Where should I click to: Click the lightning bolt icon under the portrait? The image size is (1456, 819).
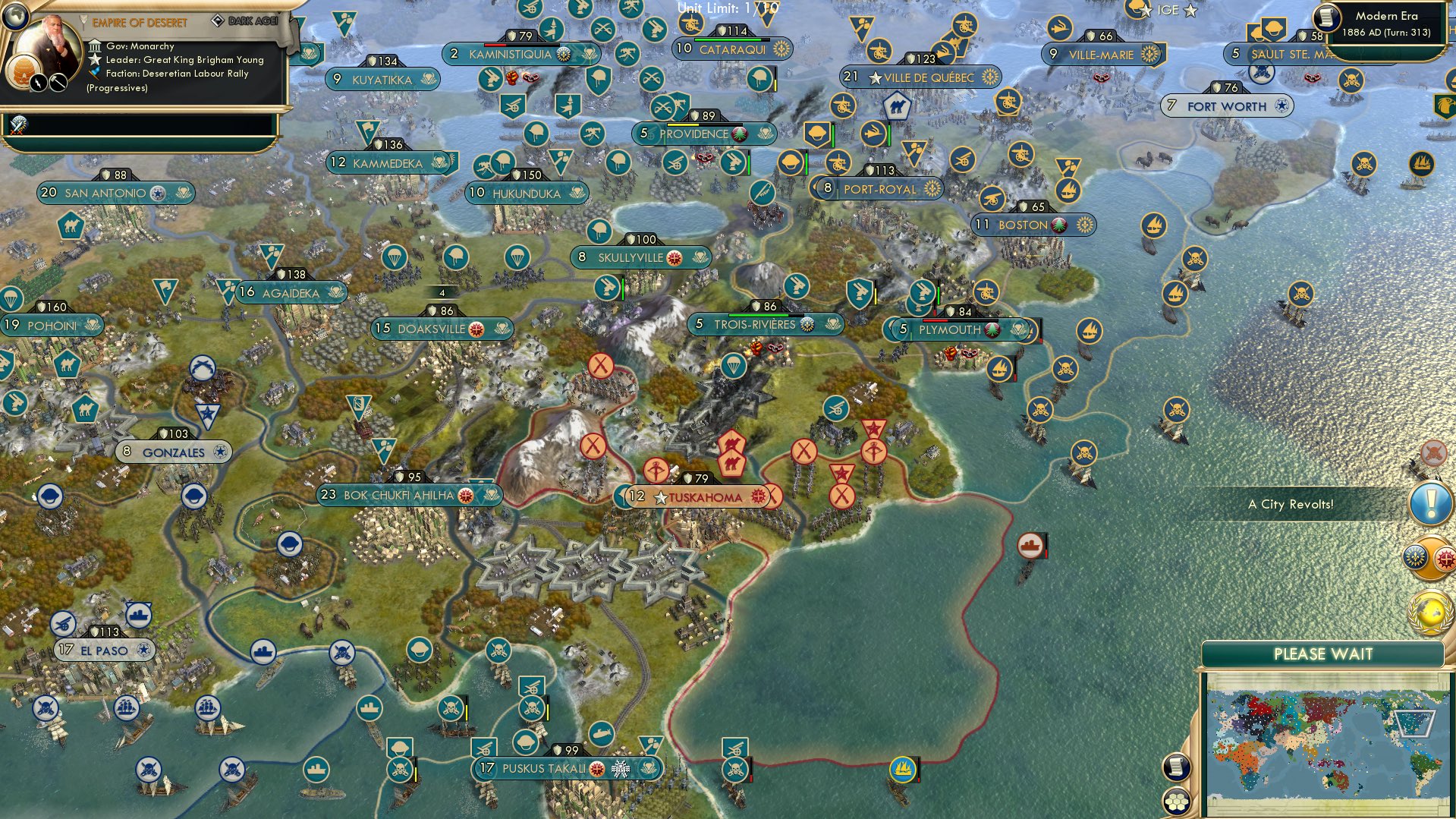[38, 85]
